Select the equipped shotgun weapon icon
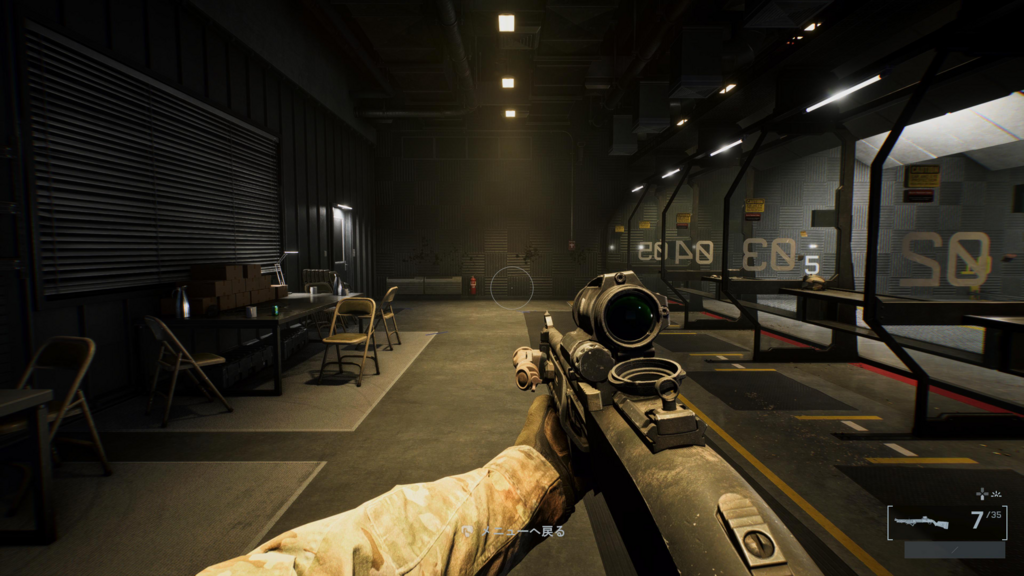Screen dimensions: 1024x576 (x=921, y=522)
